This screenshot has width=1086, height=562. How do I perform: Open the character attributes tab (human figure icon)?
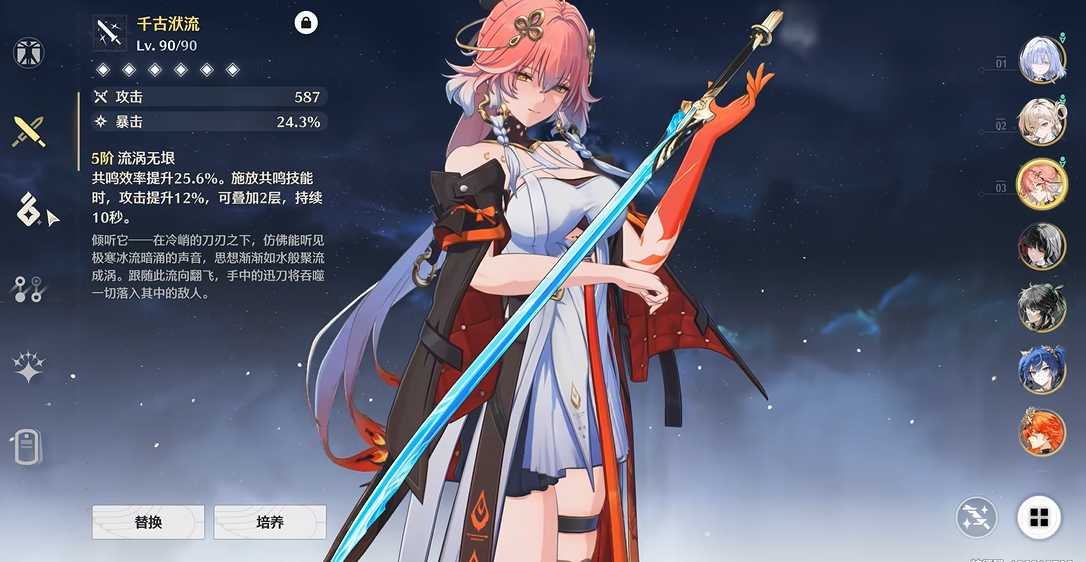(x=28, y=53)
